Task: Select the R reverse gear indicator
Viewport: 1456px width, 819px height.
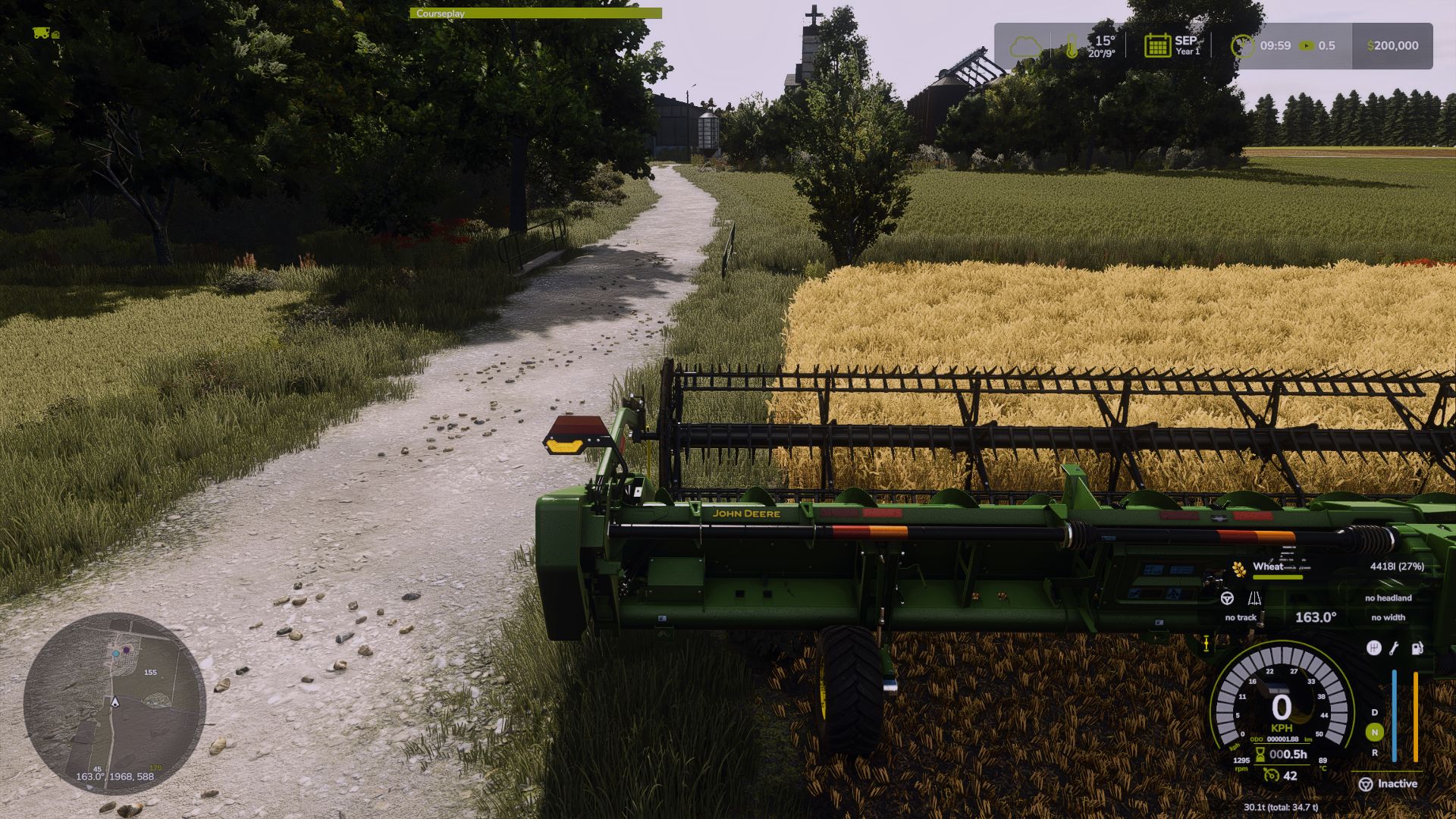Action: tap(1374, 753)
